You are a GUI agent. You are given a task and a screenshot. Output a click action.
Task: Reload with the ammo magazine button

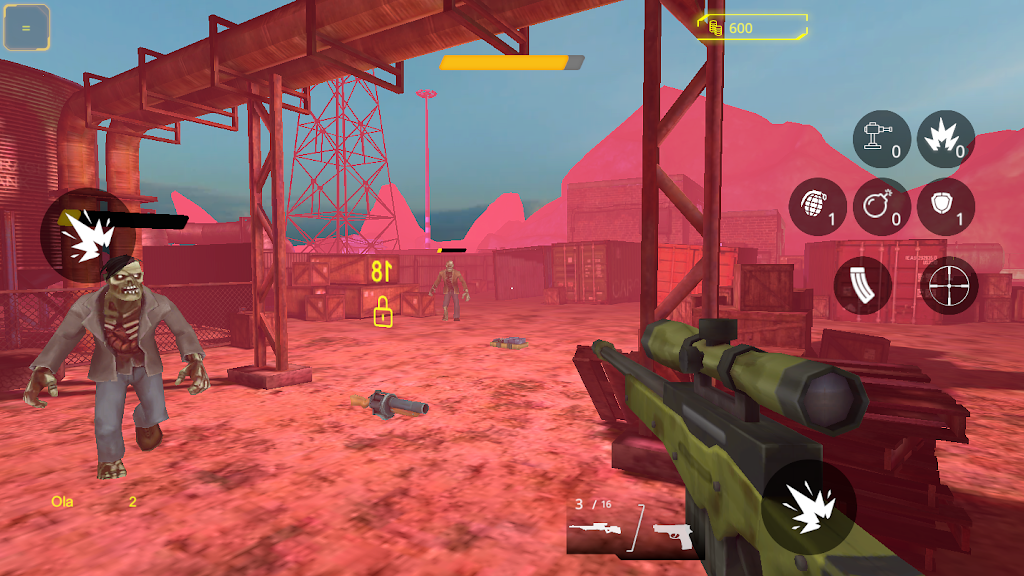pos(862,285)
